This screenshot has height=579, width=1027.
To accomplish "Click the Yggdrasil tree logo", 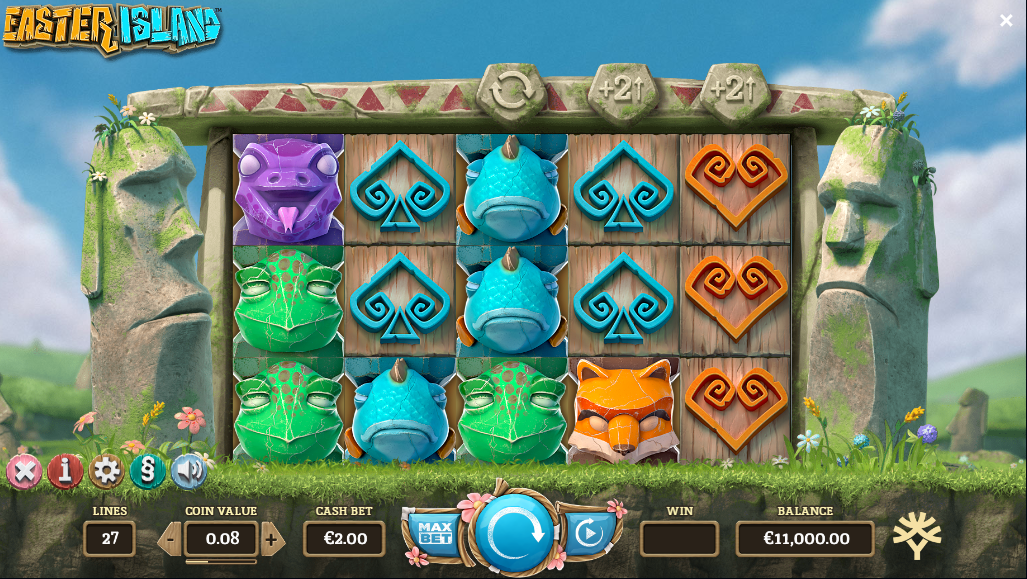I will (x=916, y=535).
